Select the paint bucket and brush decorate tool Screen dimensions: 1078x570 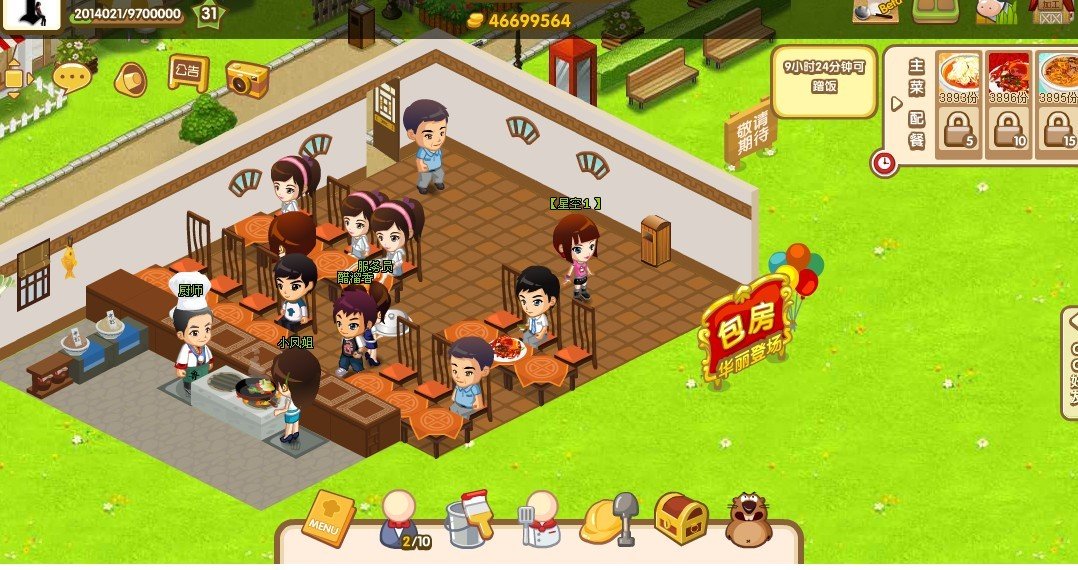click(x=469, y=518)
